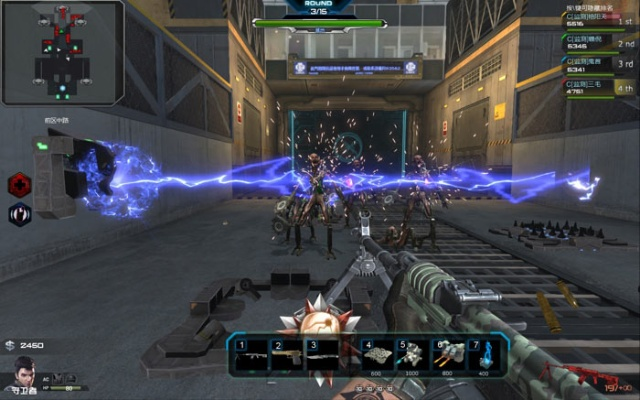640x400 pixels.
Task: Pick the turret item costing 1000
Action: click(x=412, y=355)
